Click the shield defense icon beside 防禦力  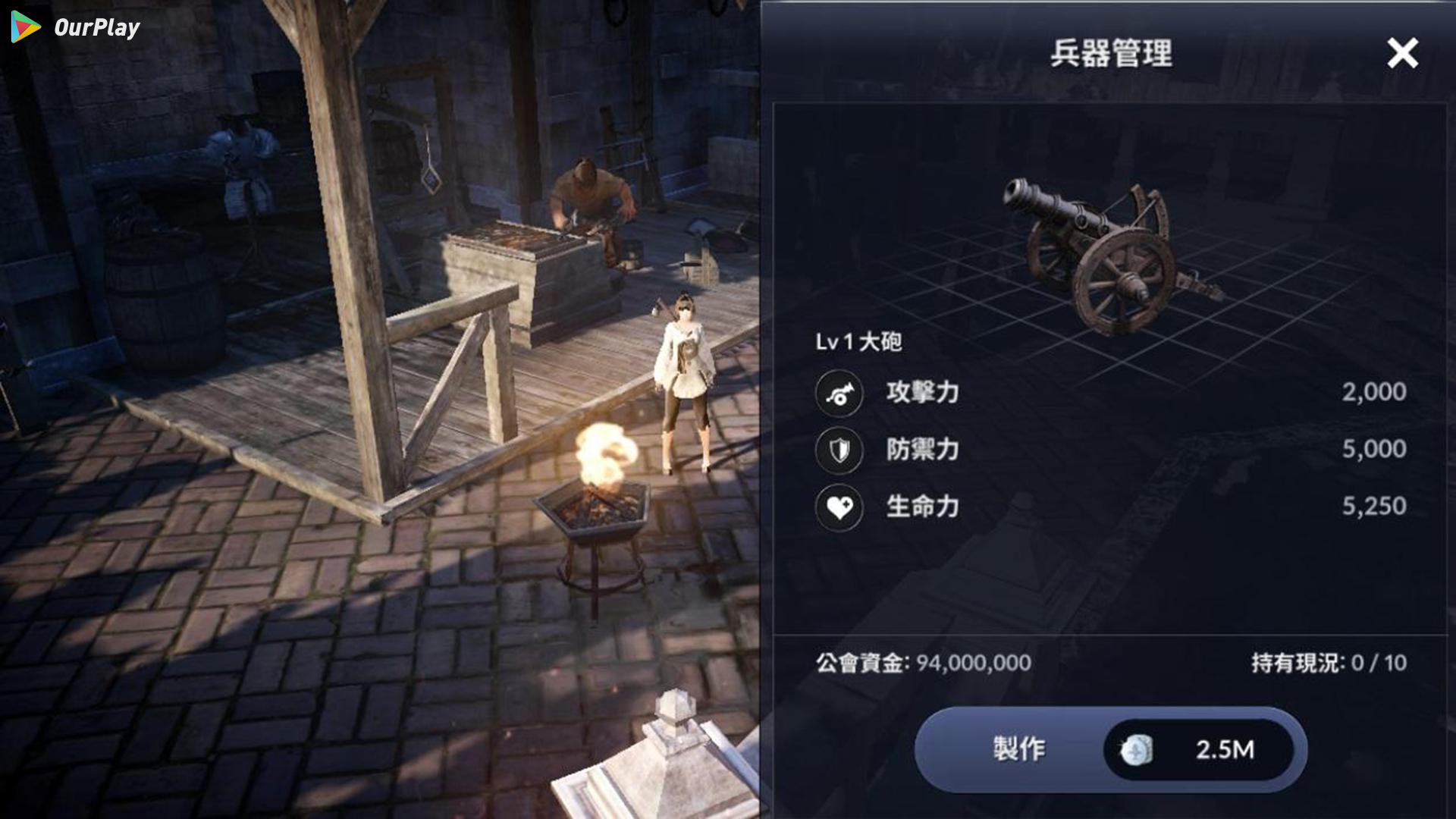tap(839, 449)
